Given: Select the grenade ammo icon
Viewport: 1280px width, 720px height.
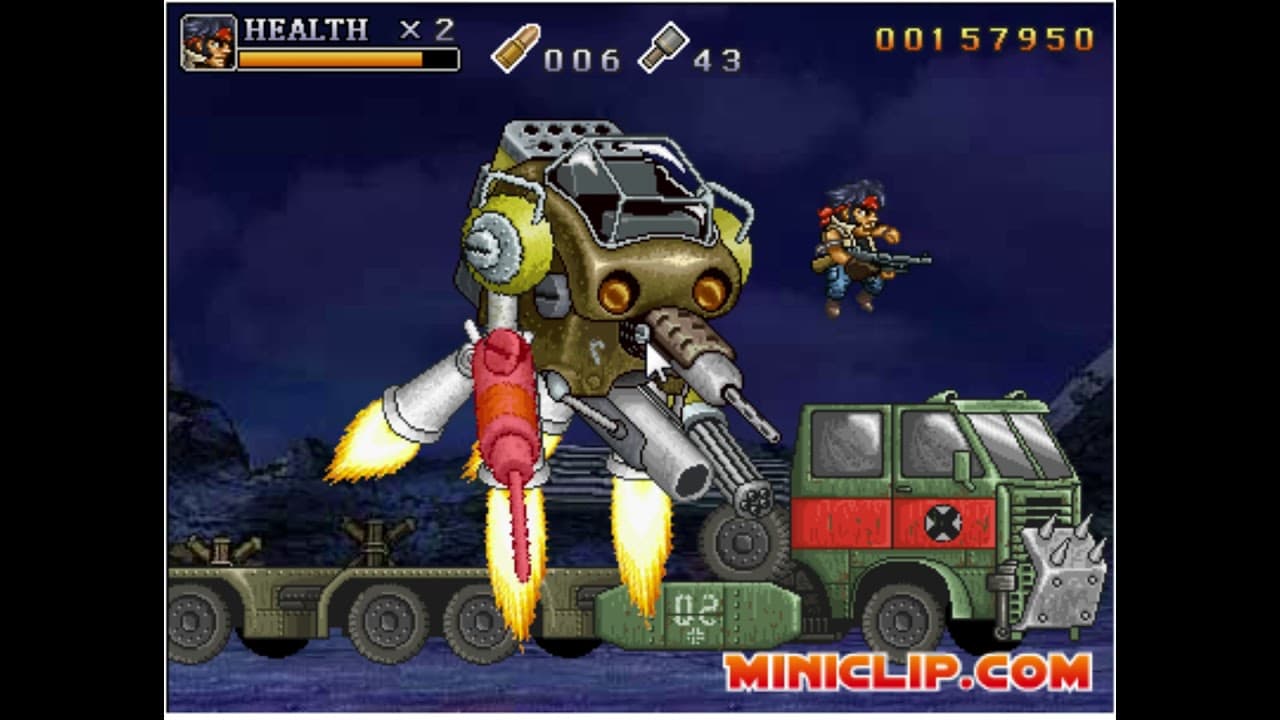Looking at the screenshot, I should click(665, 48).
